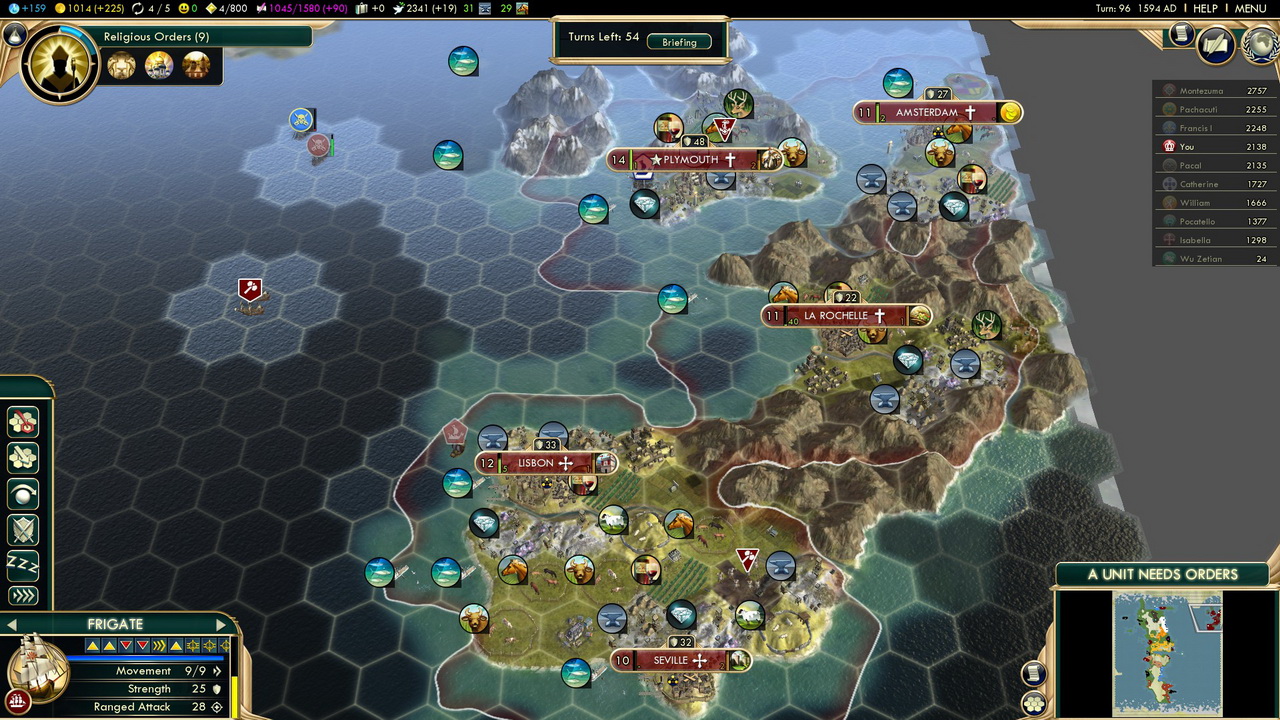Open the Lisbon city banner
Viewport: 1280px width, 720px height.
click(x=545, y=463)
